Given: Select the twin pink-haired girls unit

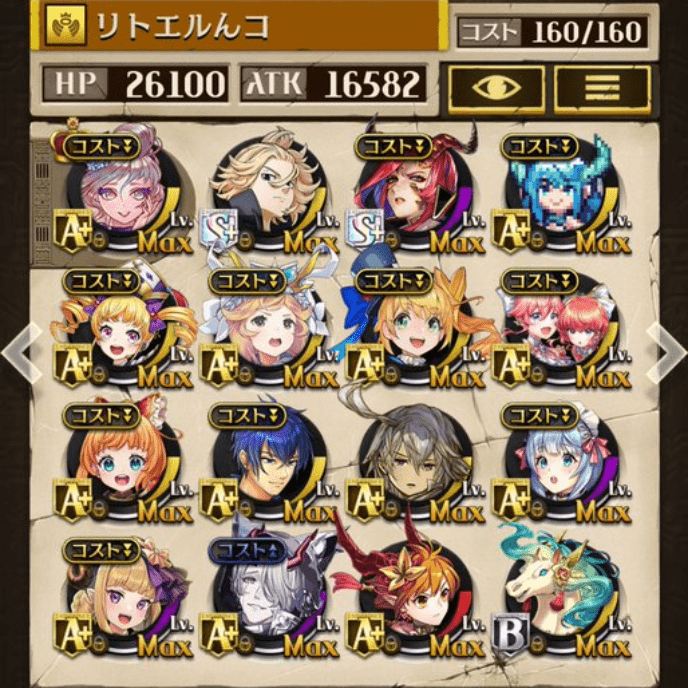Looking at the screenshot, I should 558,325.
